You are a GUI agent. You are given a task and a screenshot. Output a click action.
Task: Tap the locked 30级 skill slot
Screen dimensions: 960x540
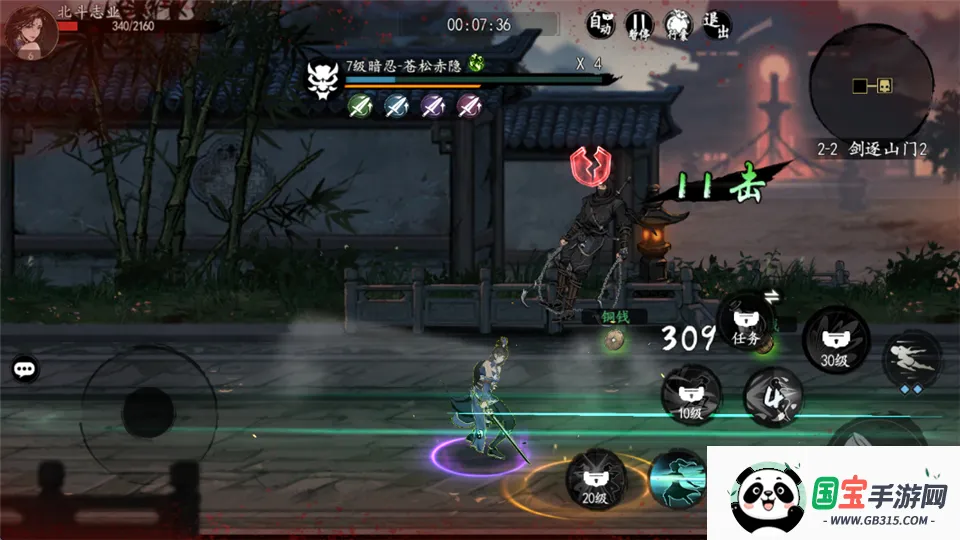pos(833,340)
